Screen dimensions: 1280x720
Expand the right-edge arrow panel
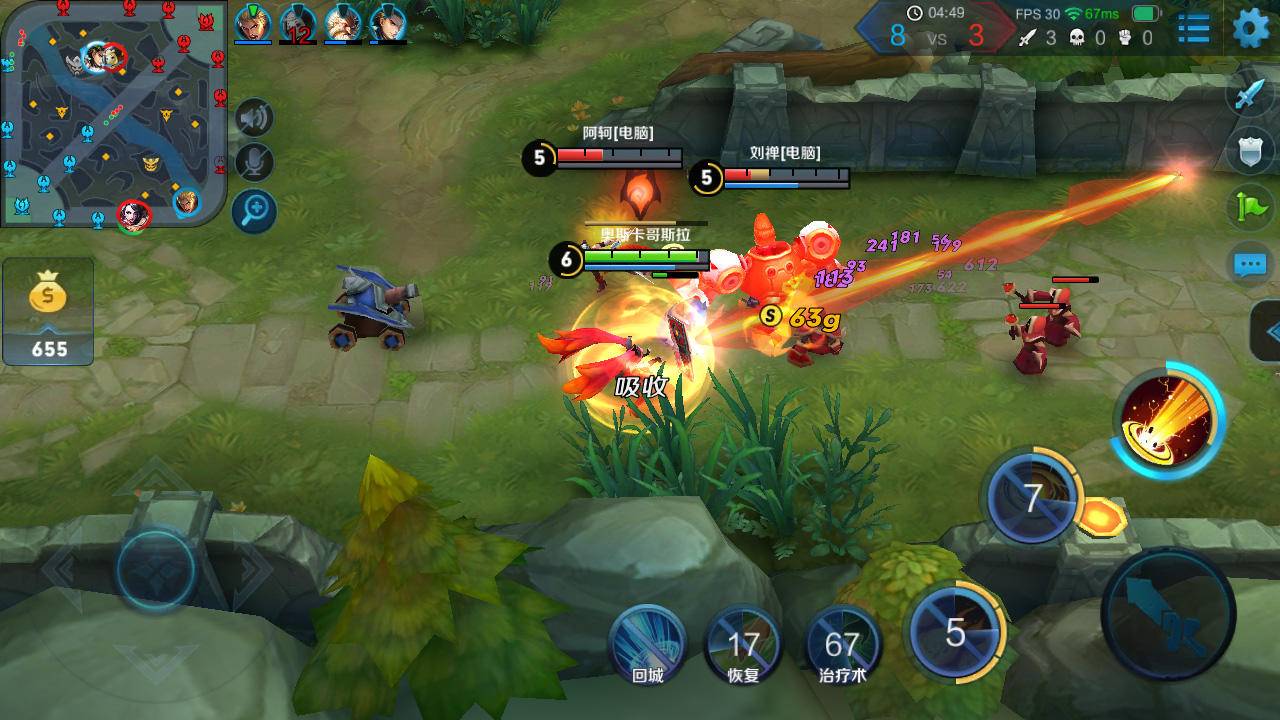point(1268,331)
